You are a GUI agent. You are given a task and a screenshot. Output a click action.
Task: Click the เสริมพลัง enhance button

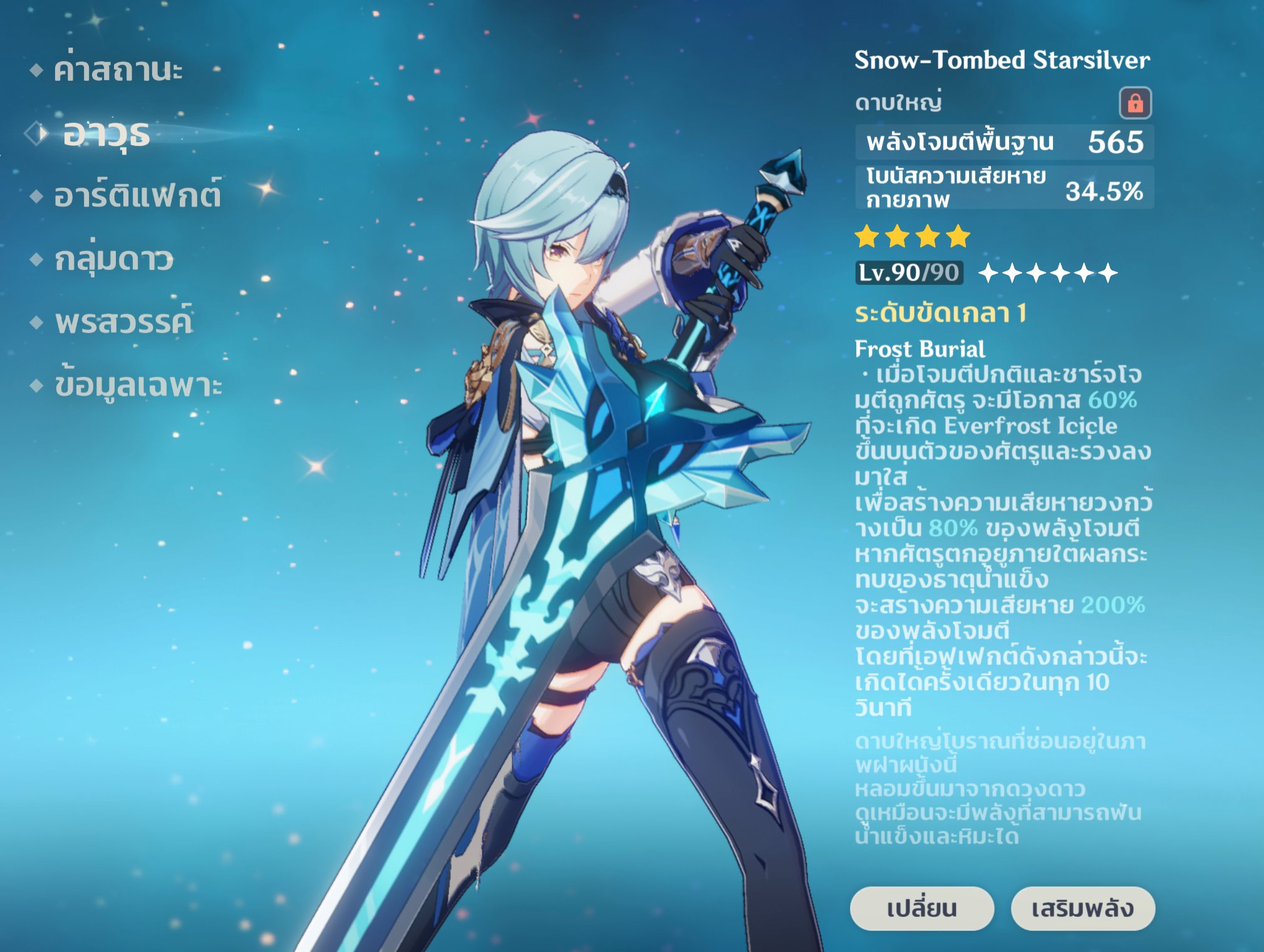[1082, 908]
